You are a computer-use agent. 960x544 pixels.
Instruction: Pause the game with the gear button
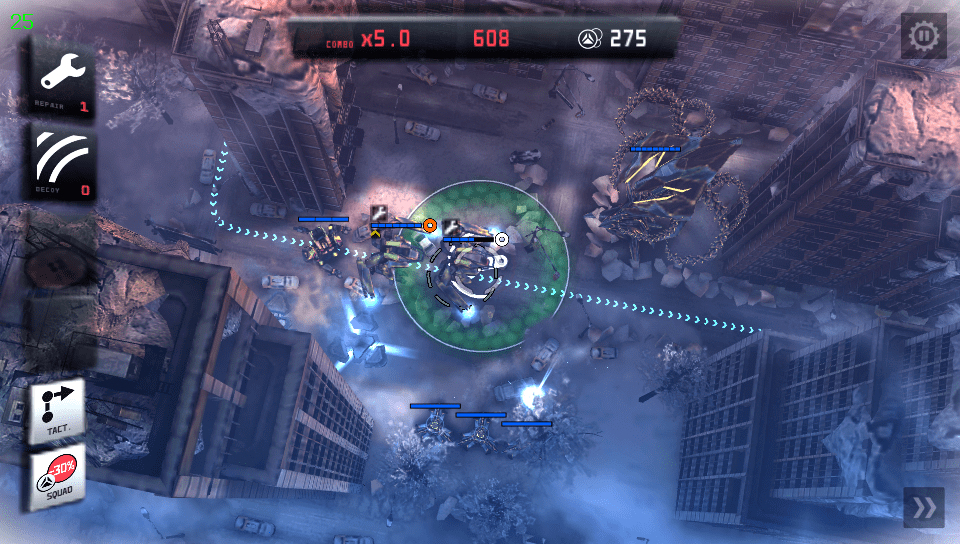click(924, 37)
